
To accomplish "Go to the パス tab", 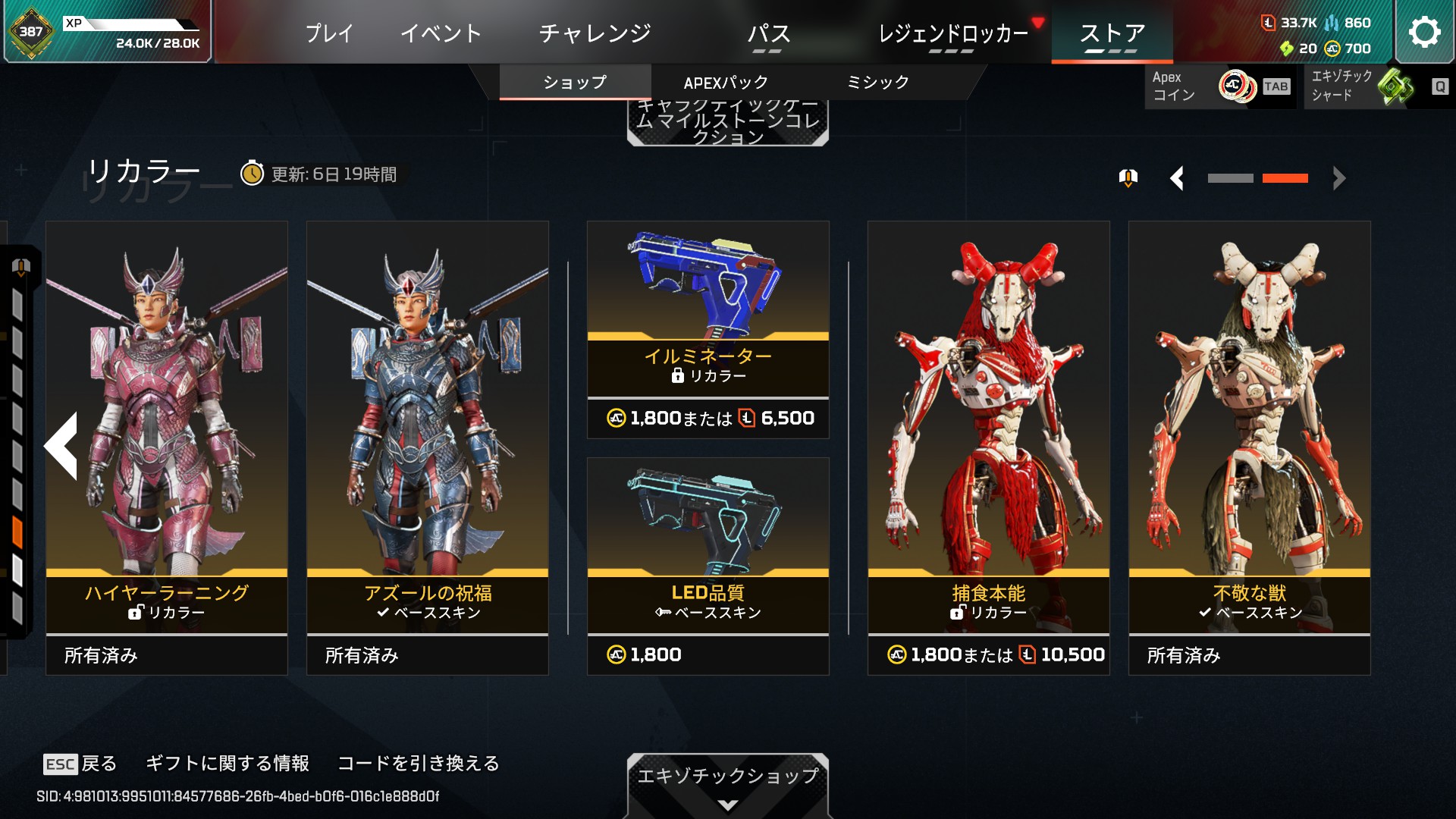I will pos(768,33).
